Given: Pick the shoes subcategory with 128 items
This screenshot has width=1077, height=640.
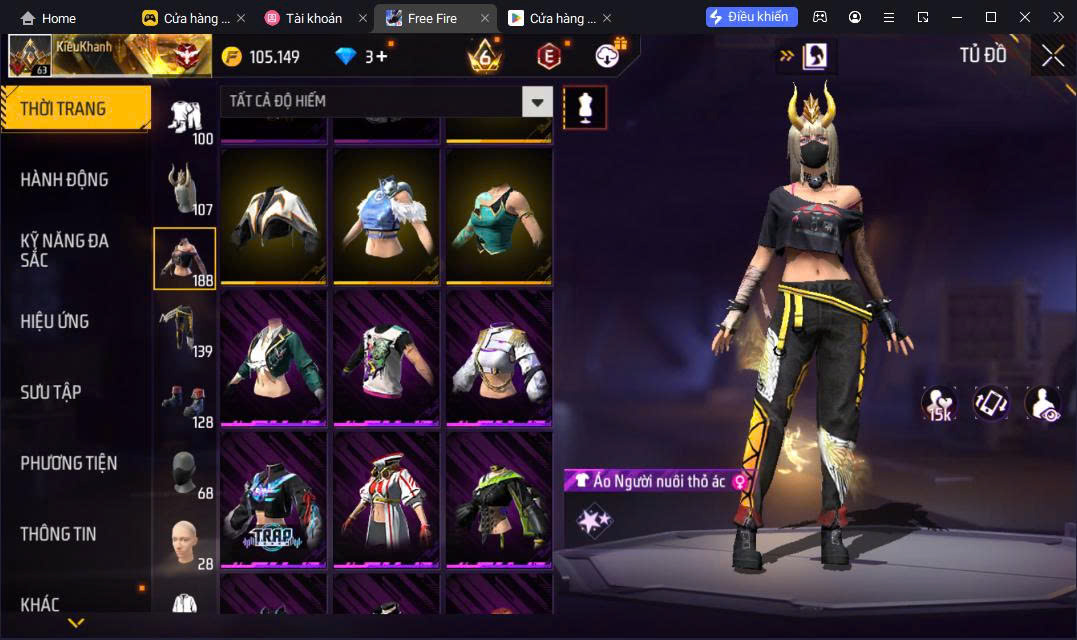Looking at the screenshot, I should tap(184, 401).
